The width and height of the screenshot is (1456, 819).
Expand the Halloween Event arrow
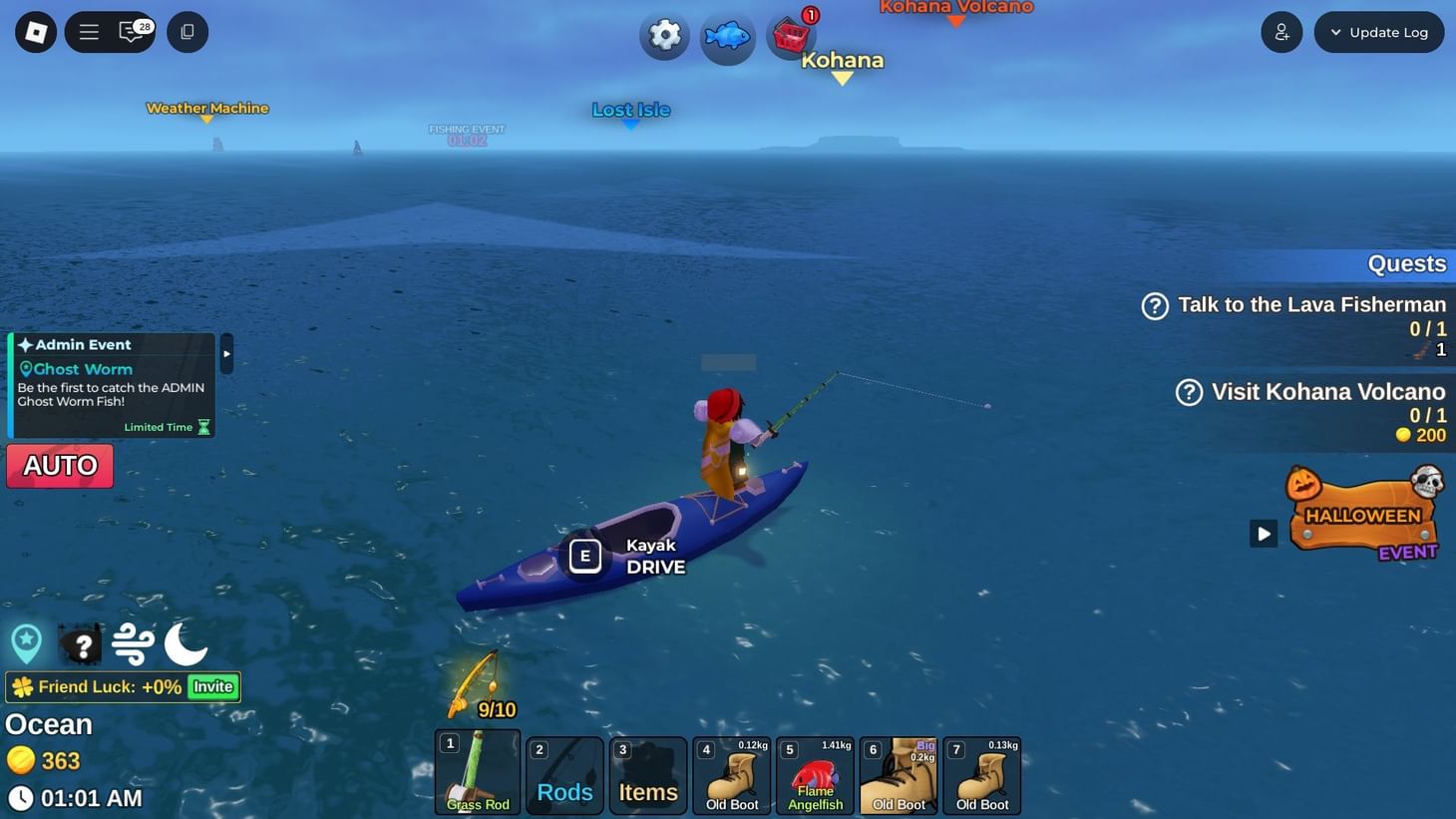1263,534
